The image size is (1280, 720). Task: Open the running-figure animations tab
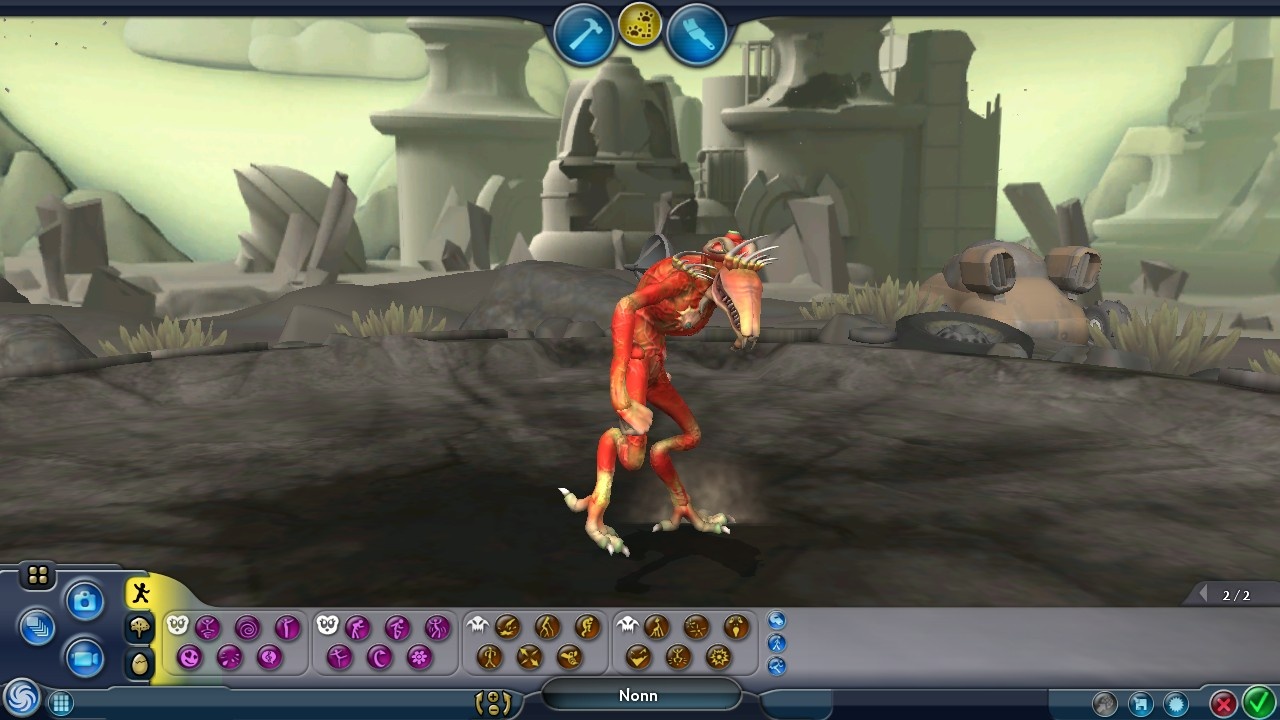click(140, 593)
